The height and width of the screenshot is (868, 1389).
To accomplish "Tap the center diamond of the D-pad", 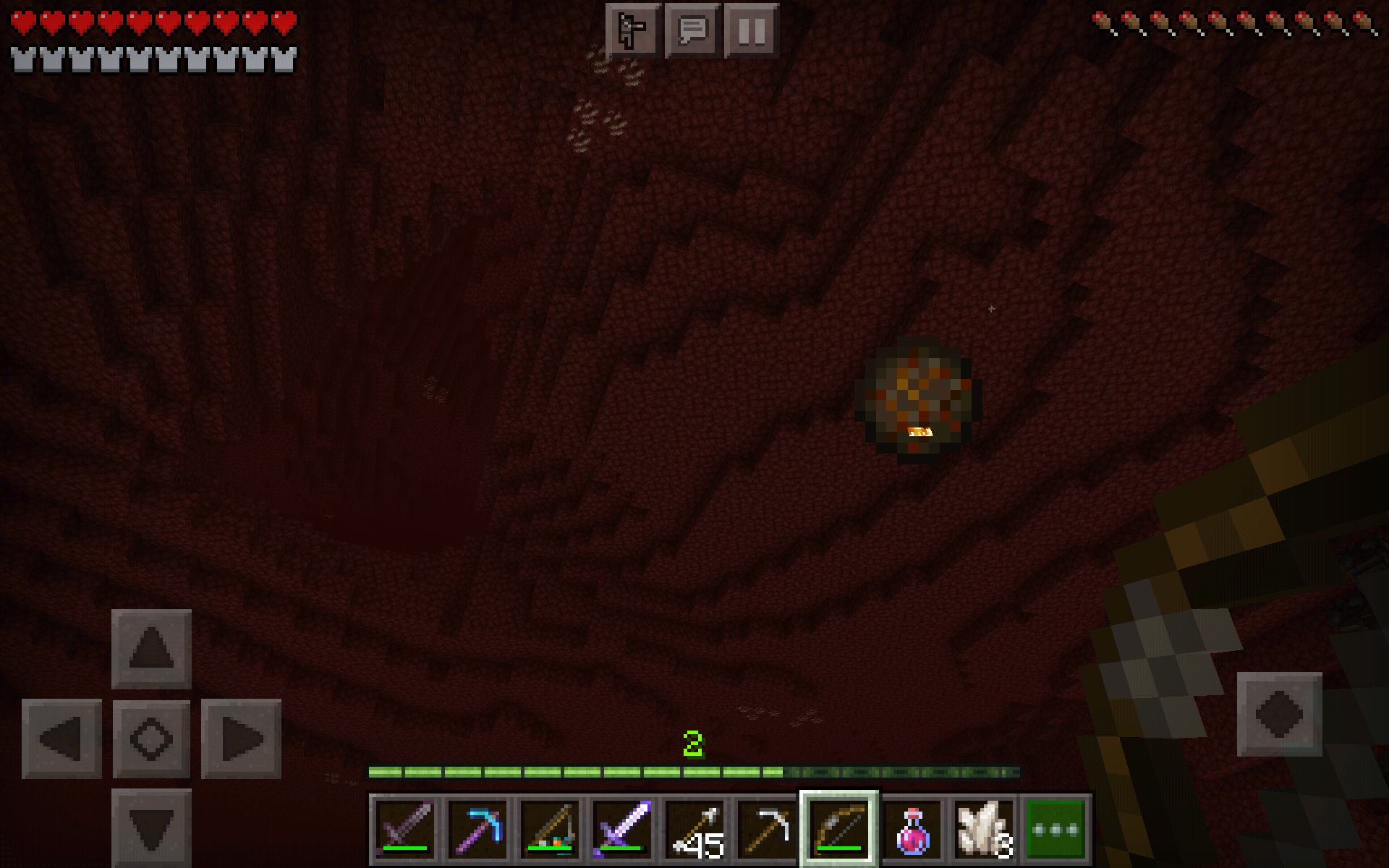I will (151, 739).
